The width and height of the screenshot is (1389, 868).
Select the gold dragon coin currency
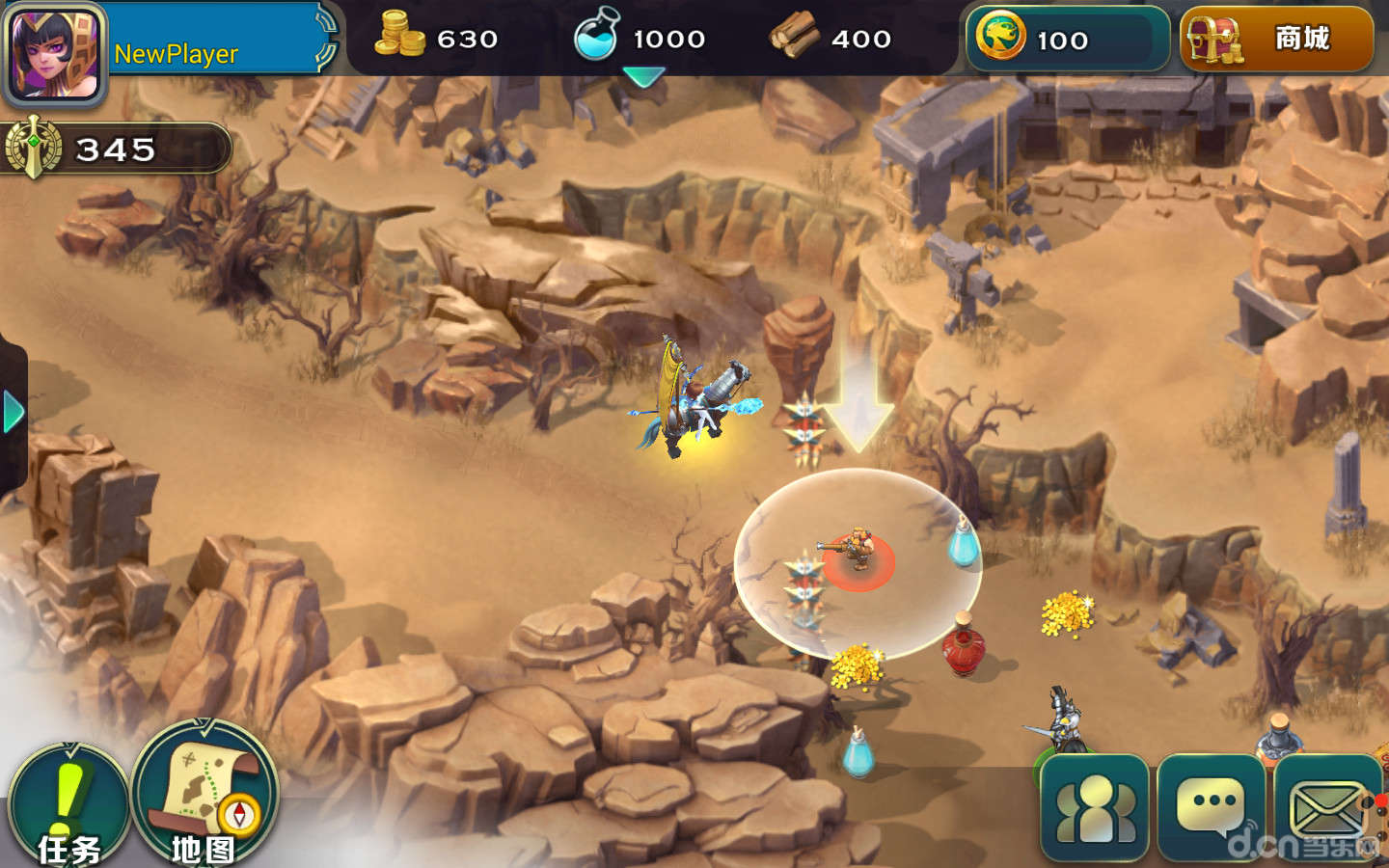coord(1000,38)
